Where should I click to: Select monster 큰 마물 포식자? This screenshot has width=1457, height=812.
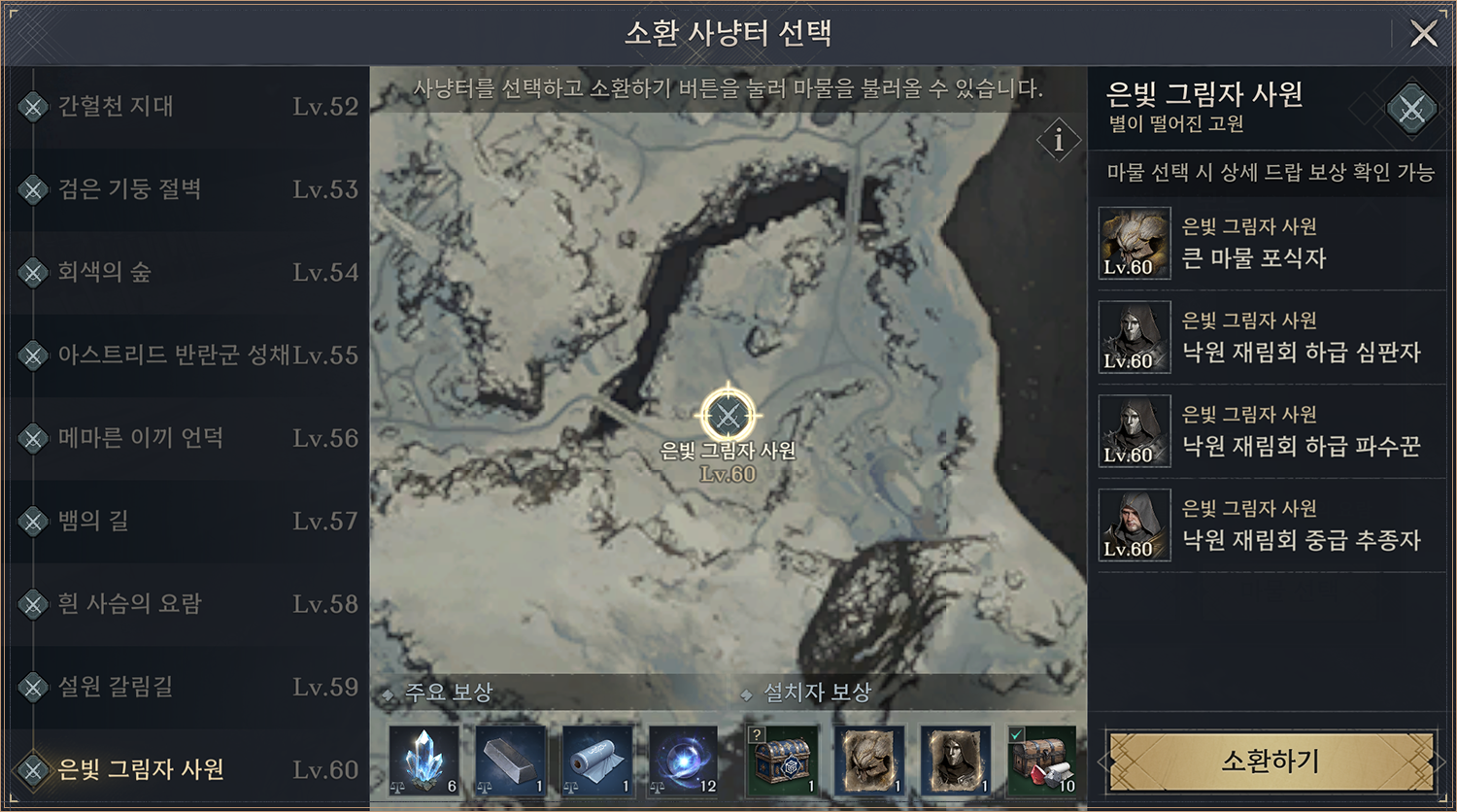click(x=1271, y=244)
